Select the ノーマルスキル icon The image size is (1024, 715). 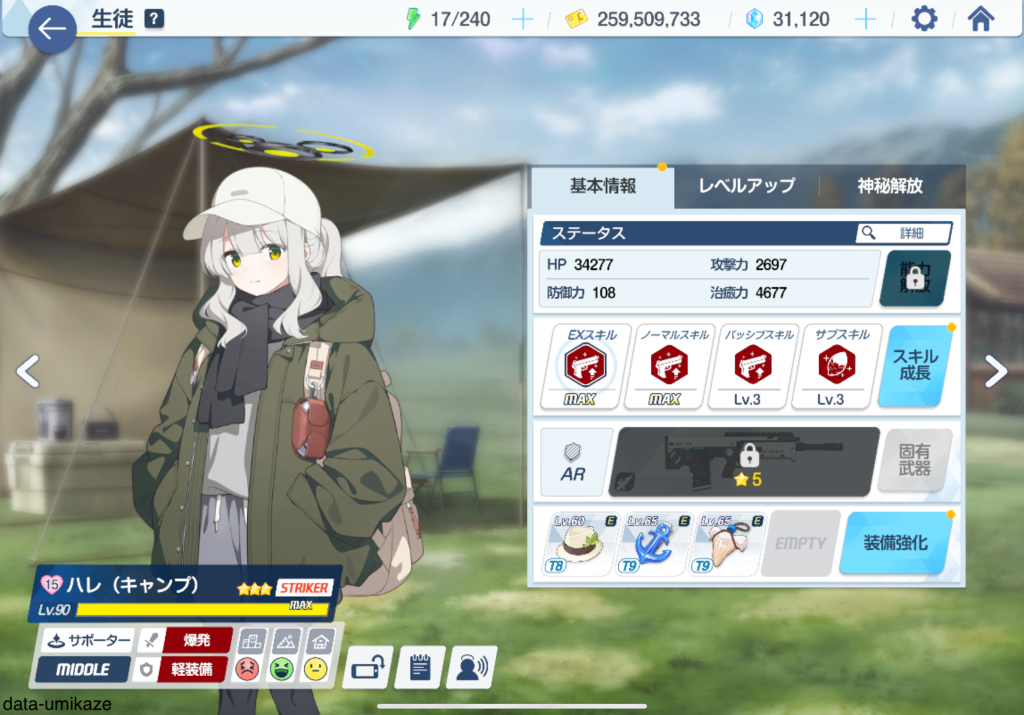point(669,366)
